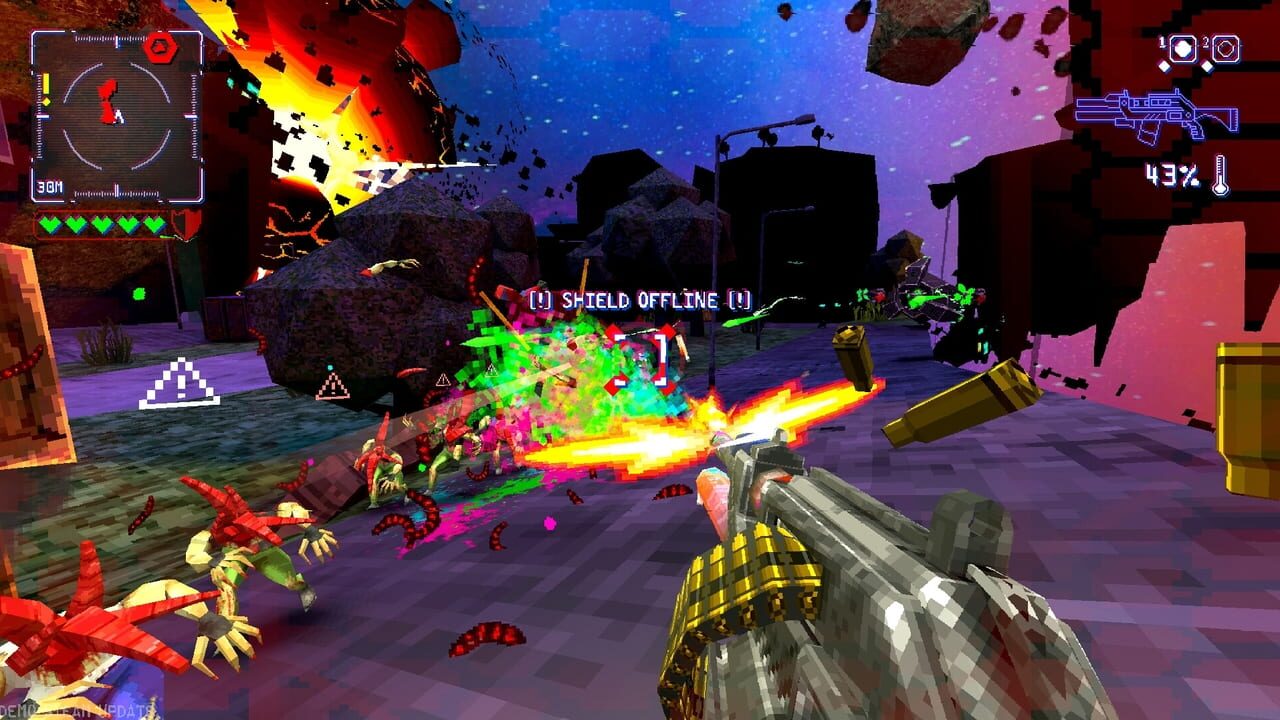Select weapon slot 2 hexagon icon
The width and height of the screenshot is (1280, 720).
pyautogui.click(x=1225, y=48)
